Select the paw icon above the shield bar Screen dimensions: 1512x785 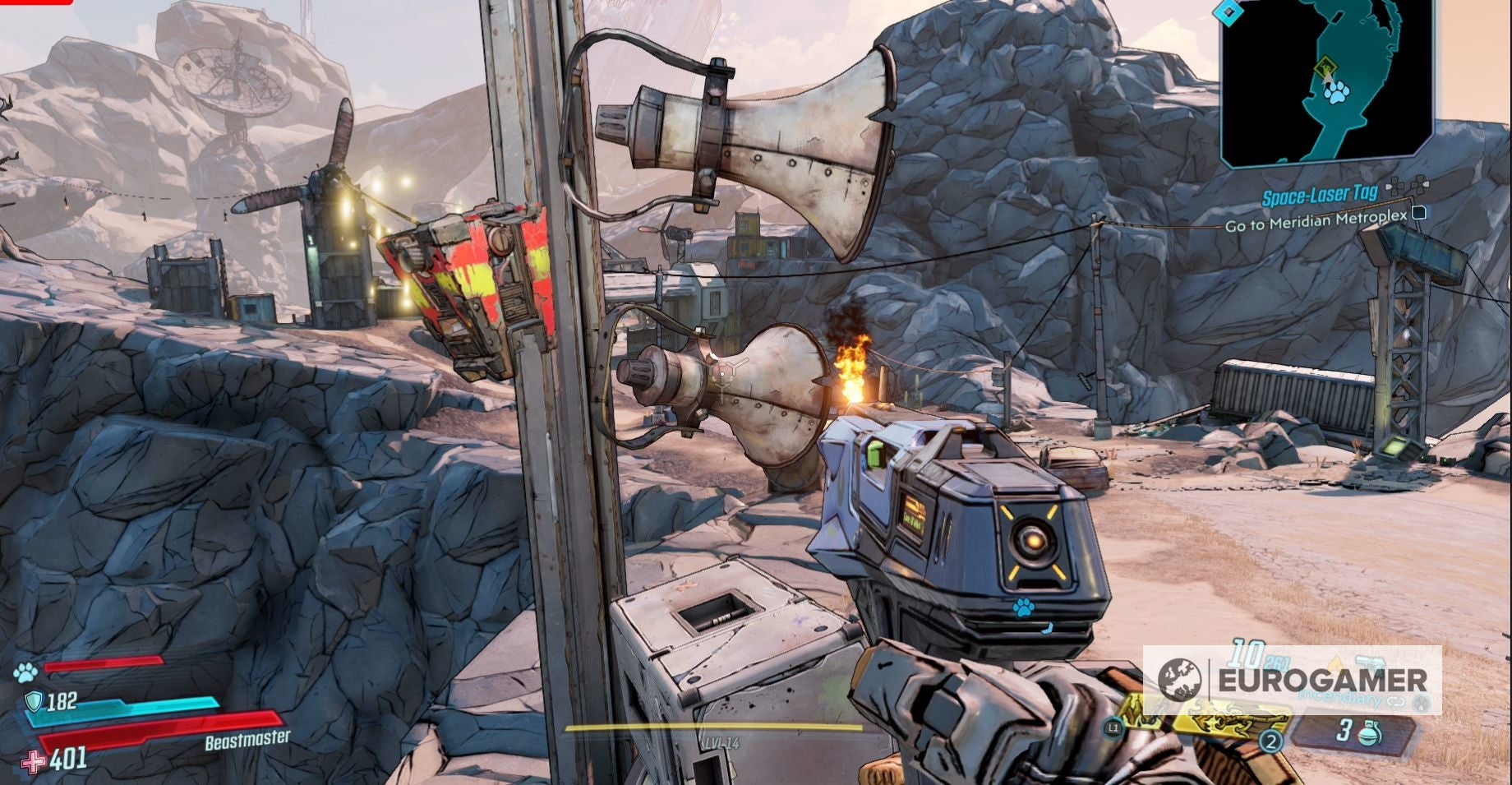pyautogui.click(x=25, y=672)
